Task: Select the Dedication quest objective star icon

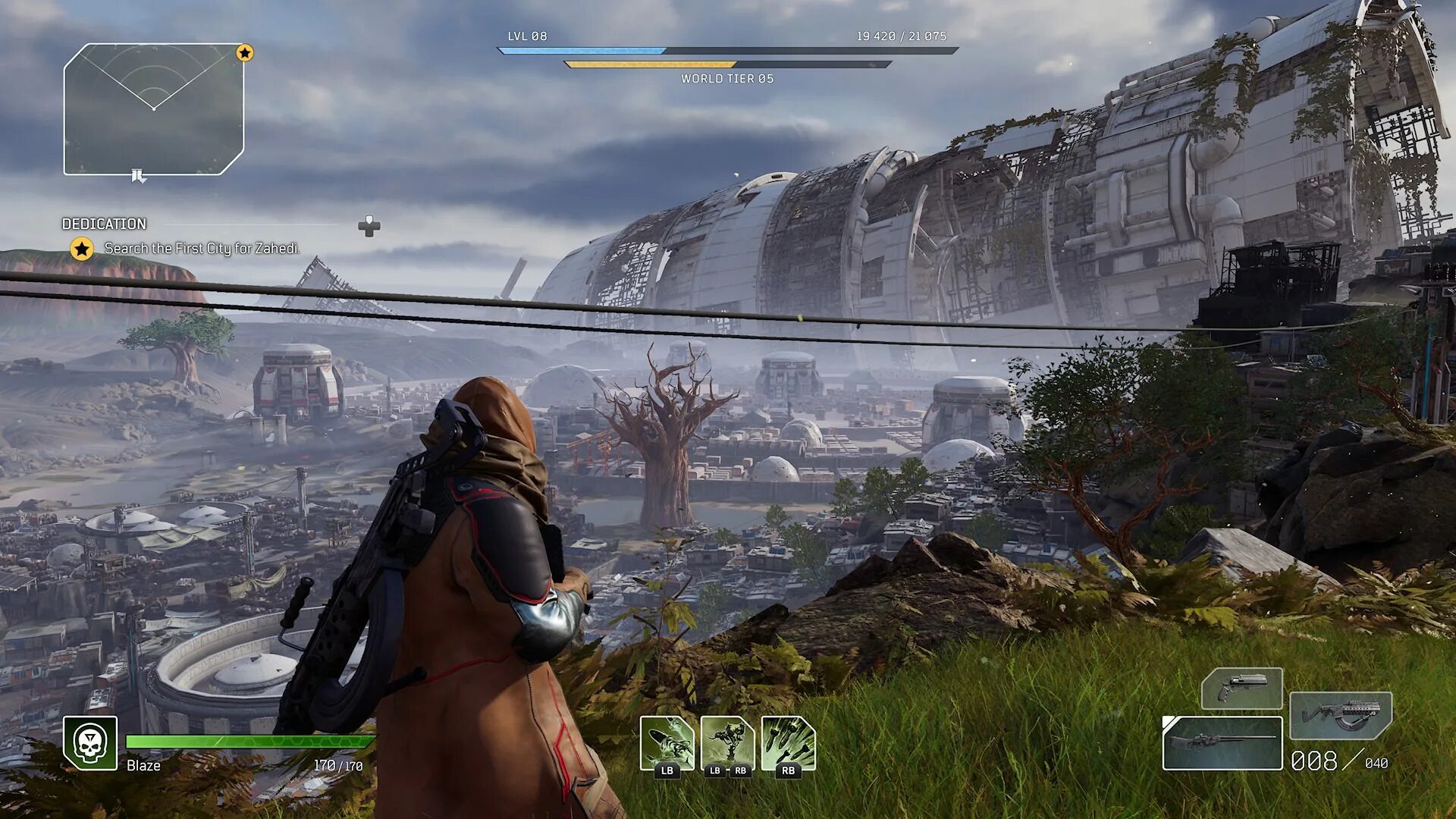Action: coord(82,249)
